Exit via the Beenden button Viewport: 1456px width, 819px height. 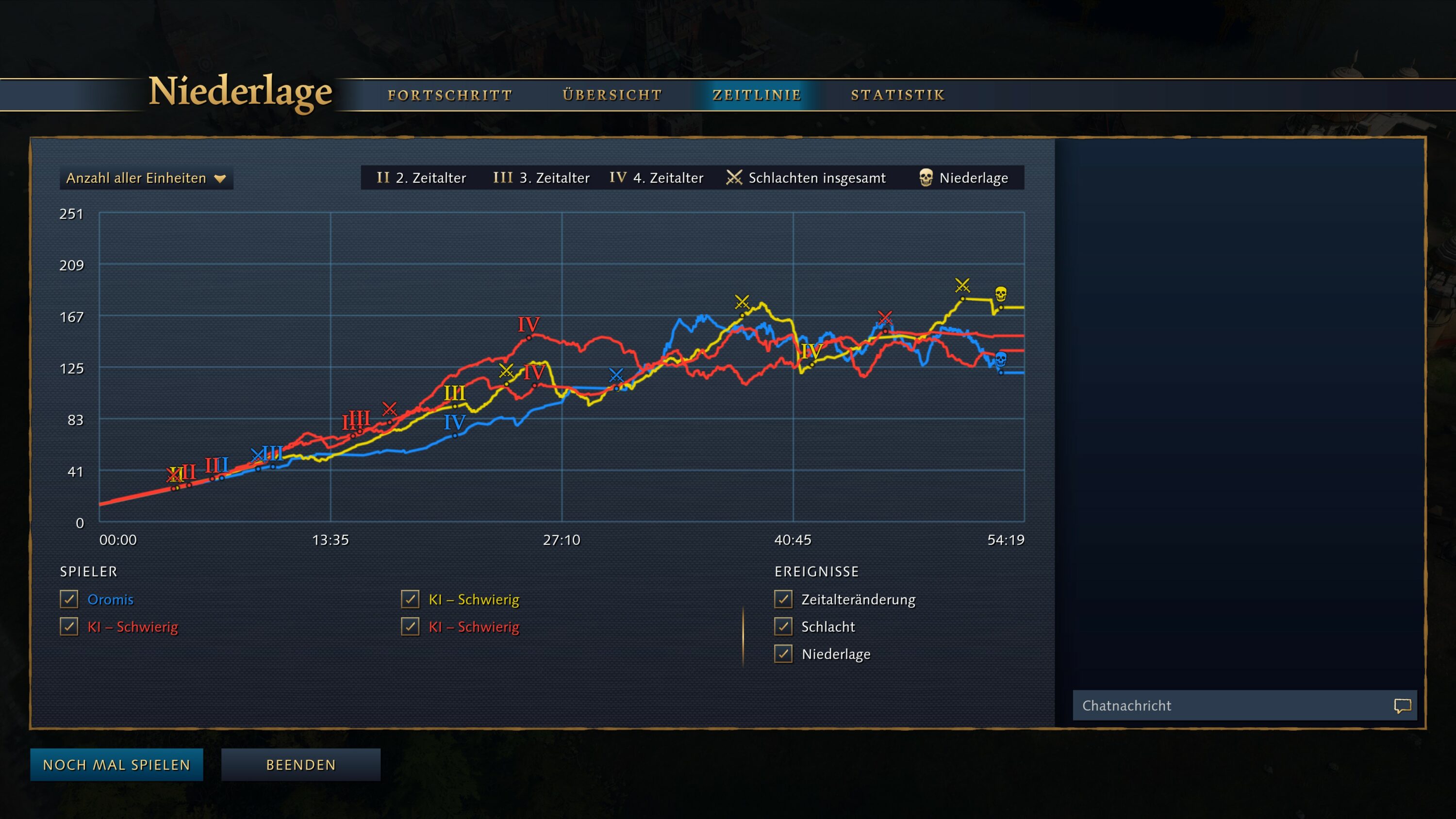(301, 765)
